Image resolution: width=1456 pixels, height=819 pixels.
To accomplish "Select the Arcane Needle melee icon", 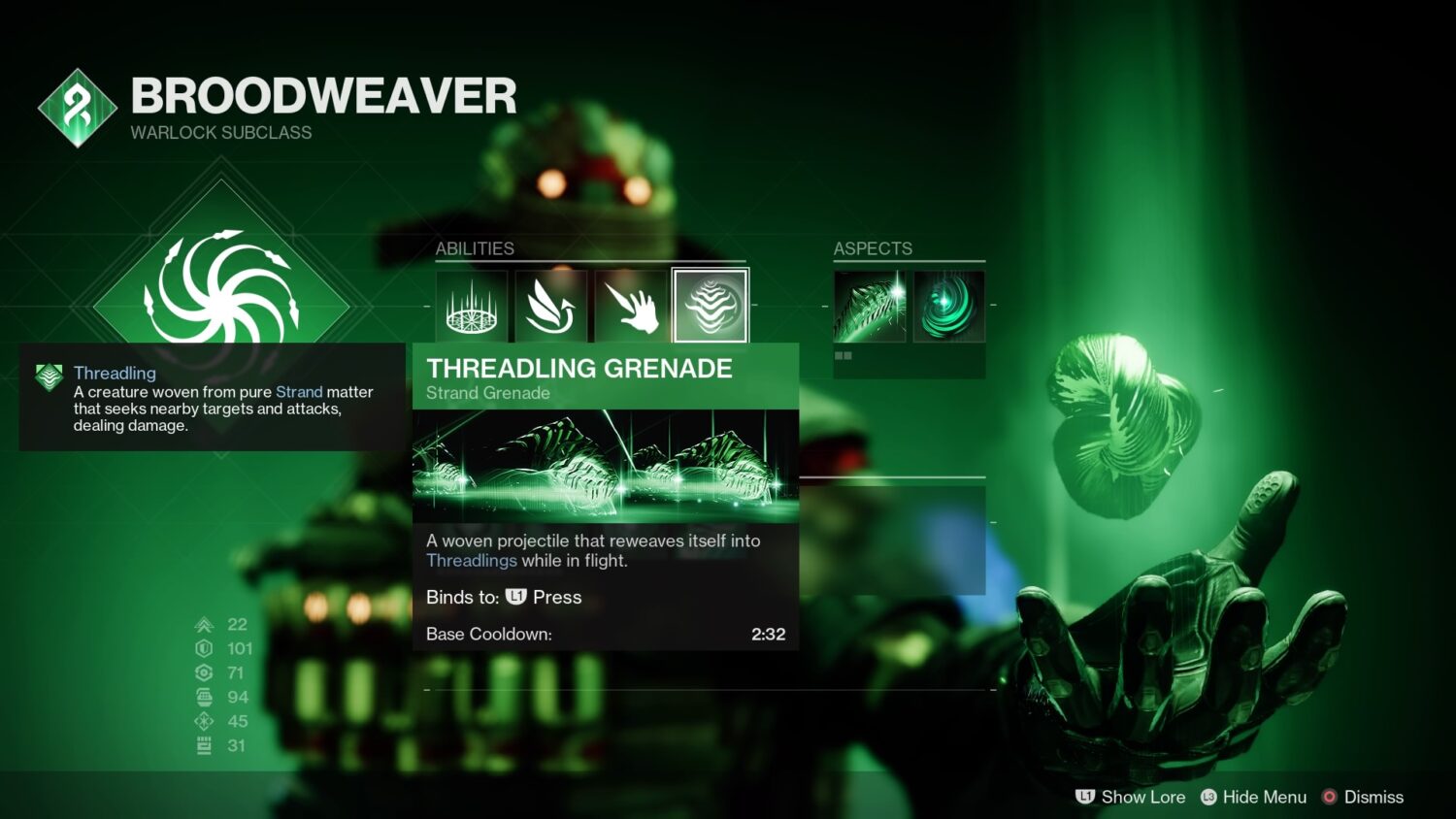I will click(x=626, y=306).
